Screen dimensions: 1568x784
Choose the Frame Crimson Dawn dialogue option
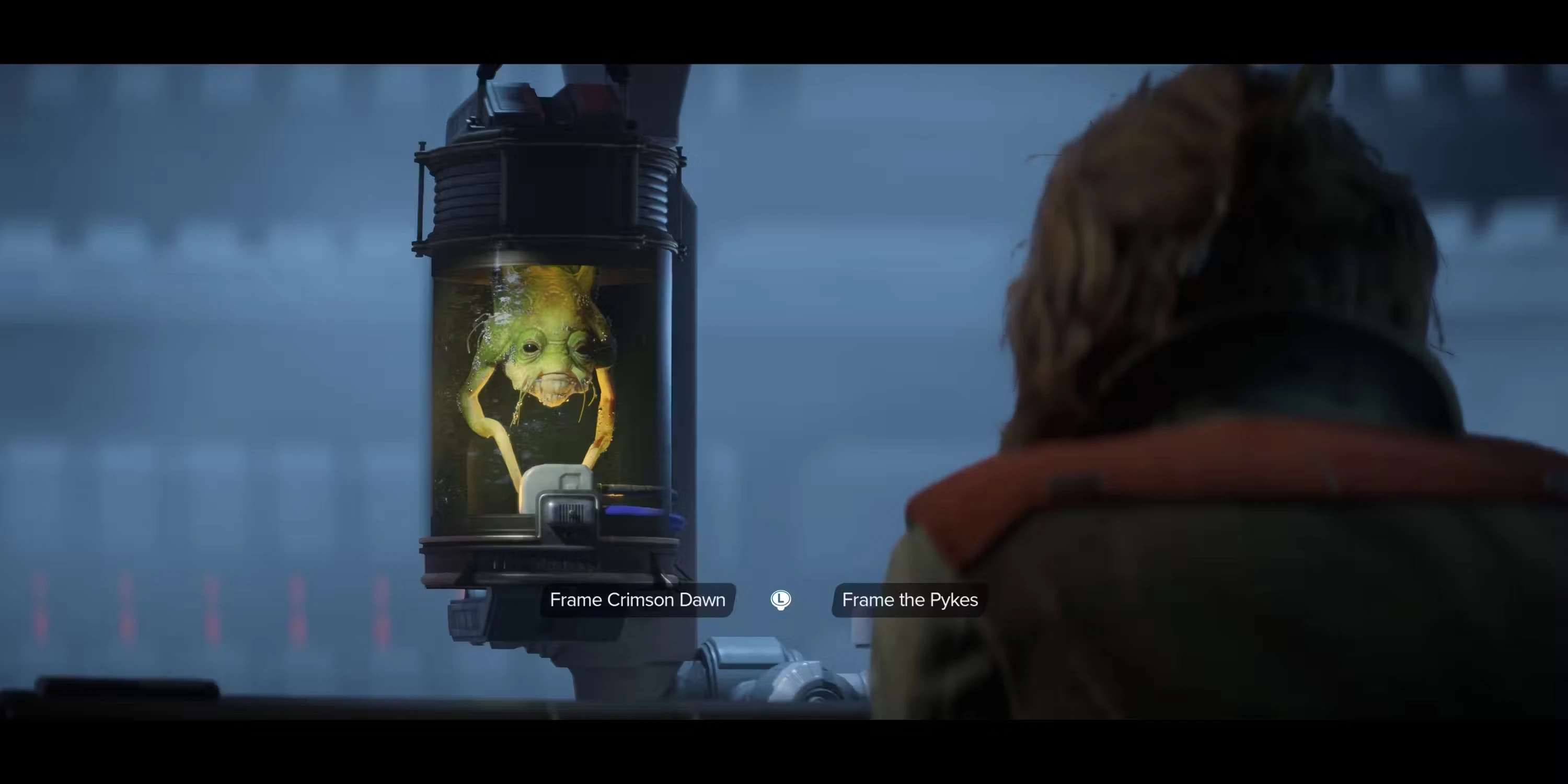click(x=637, y=599)
